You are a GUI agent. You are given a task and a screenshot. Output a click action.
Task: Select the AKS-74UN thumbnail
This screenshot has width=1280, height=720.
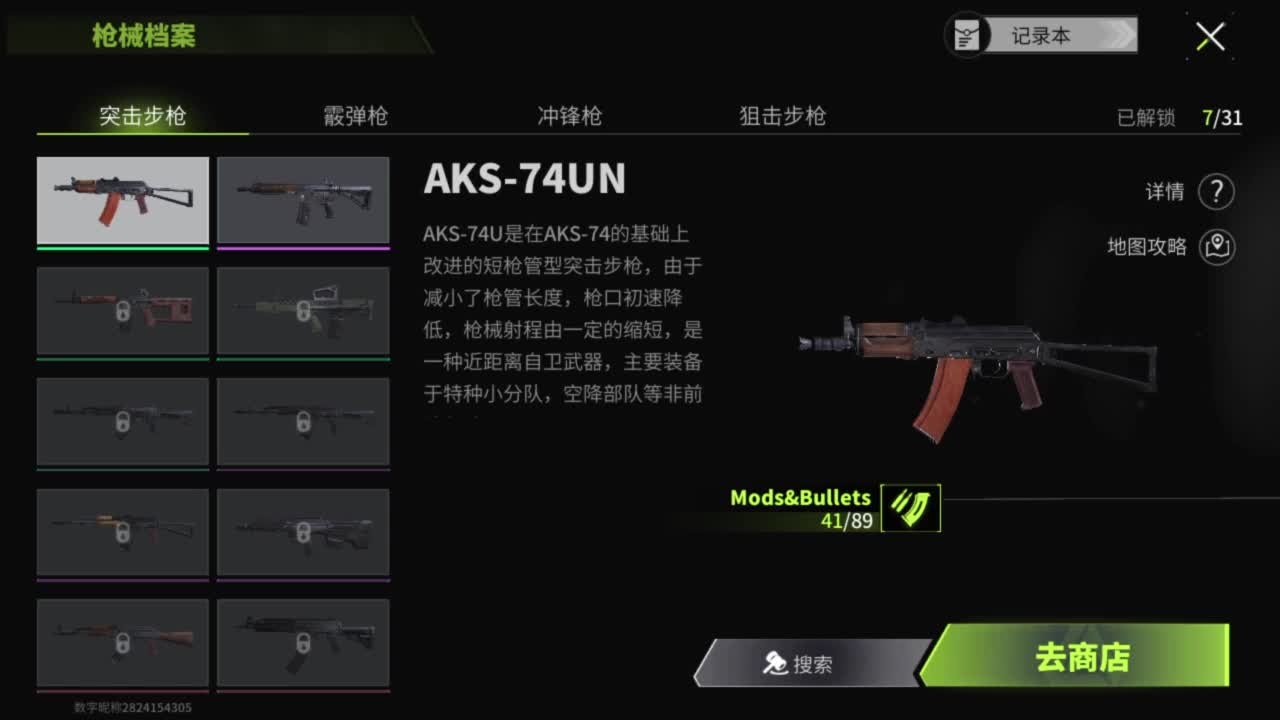pos(122,199)
